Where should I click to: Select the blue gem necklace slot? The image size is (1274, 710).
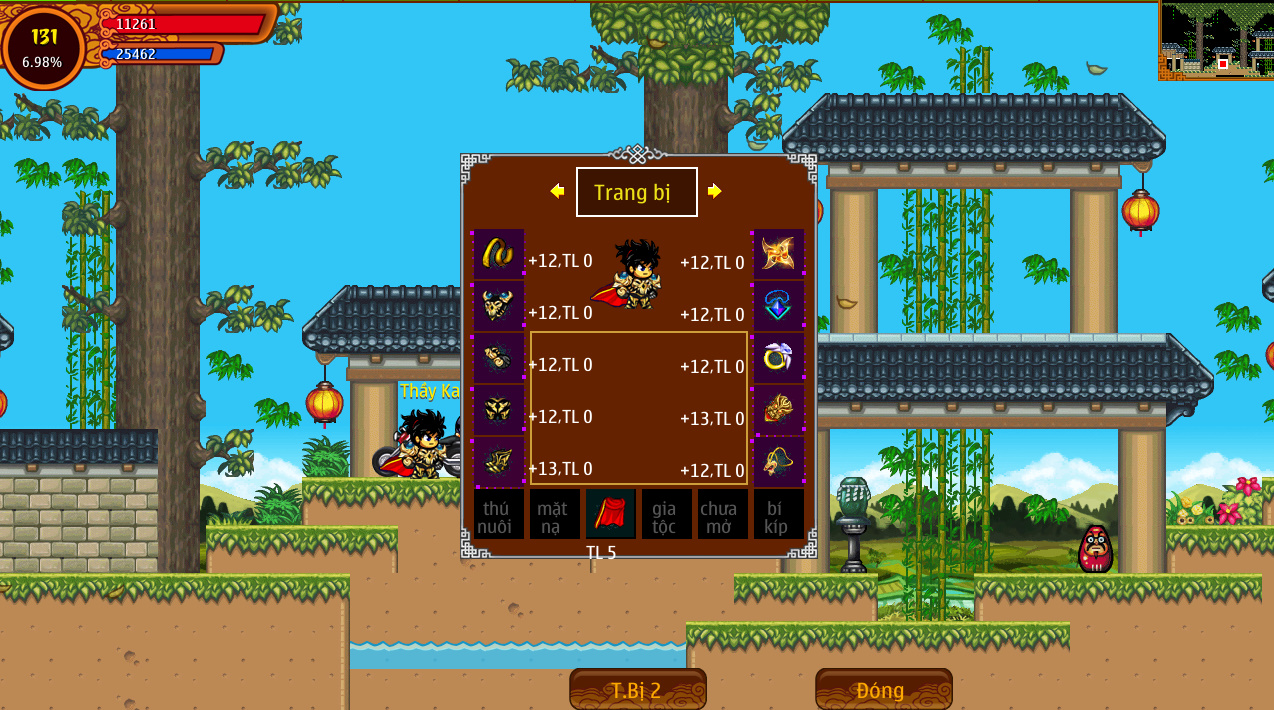pyautogui.click(x=778, y=306)
